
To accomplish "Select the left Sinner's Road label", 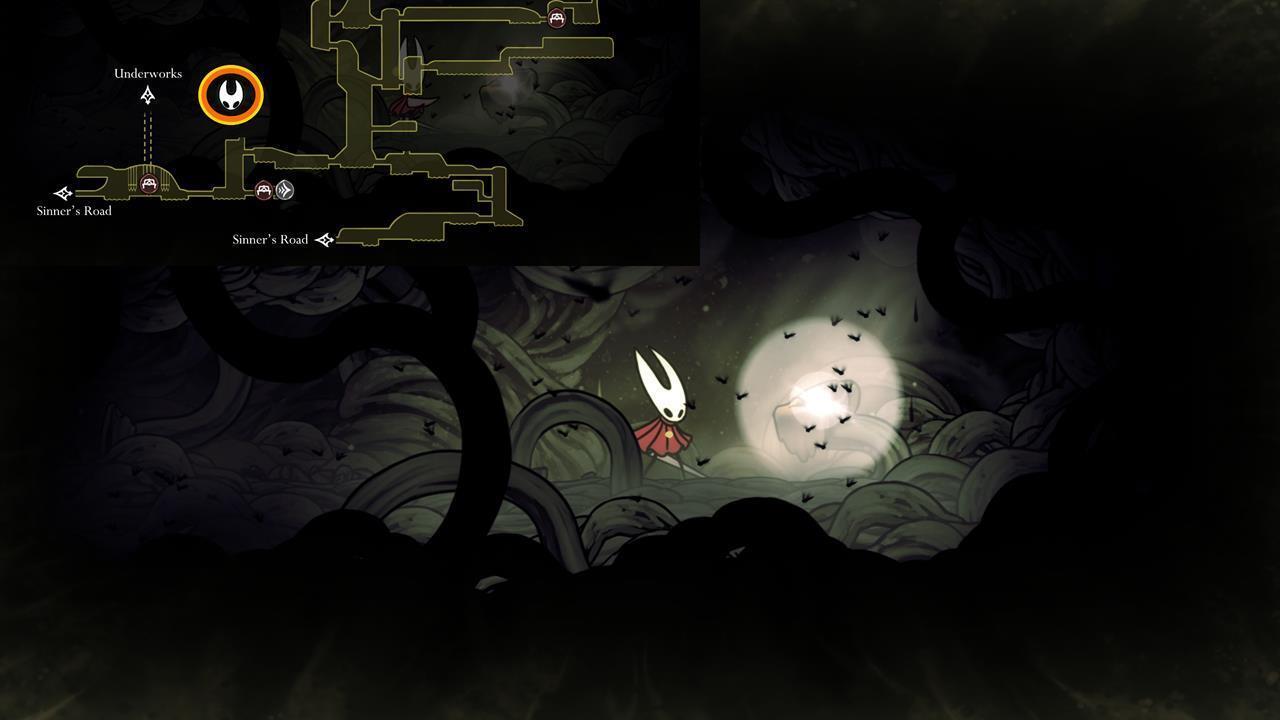I will click(x=73, y=211).
